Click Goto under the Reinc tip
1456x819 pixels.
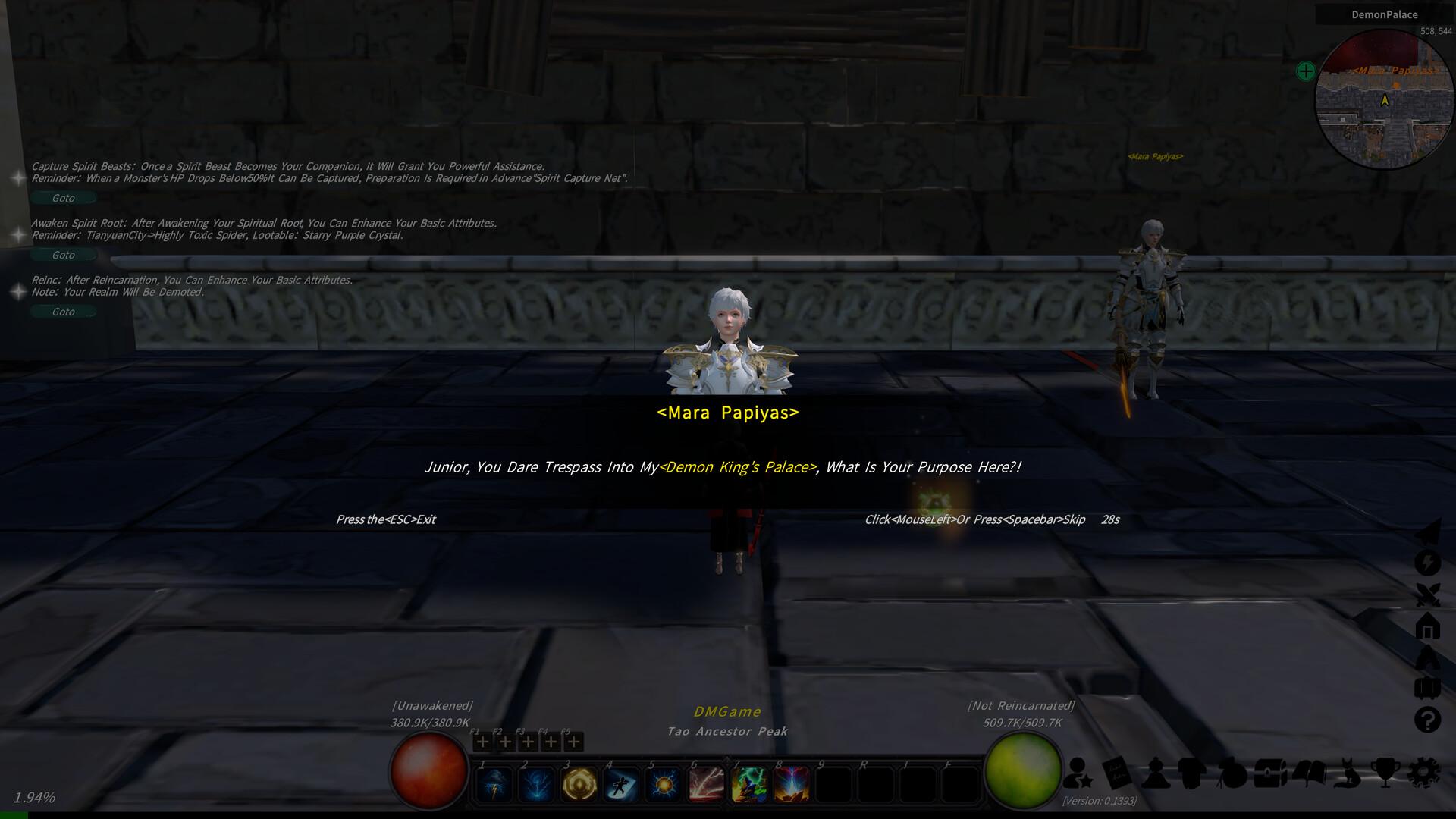63,312
